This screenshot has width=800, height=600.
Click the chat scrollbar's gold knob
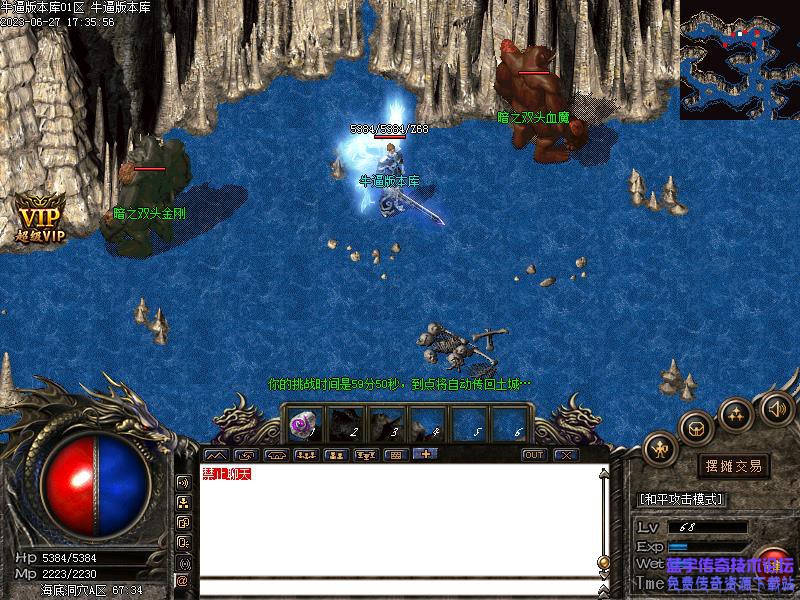603,563
